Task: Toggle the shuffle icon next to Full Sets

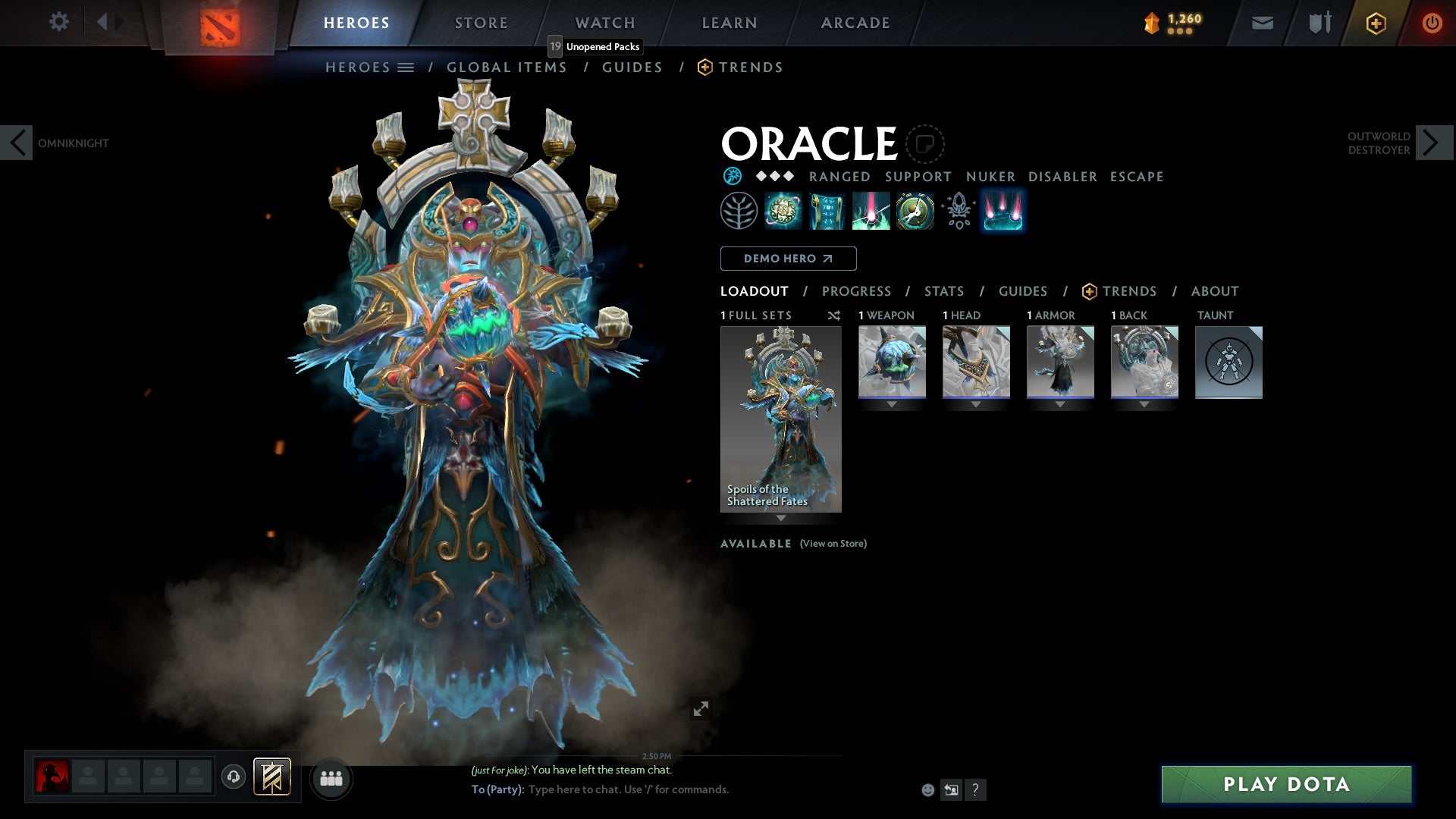Action: tap(833, 315)
